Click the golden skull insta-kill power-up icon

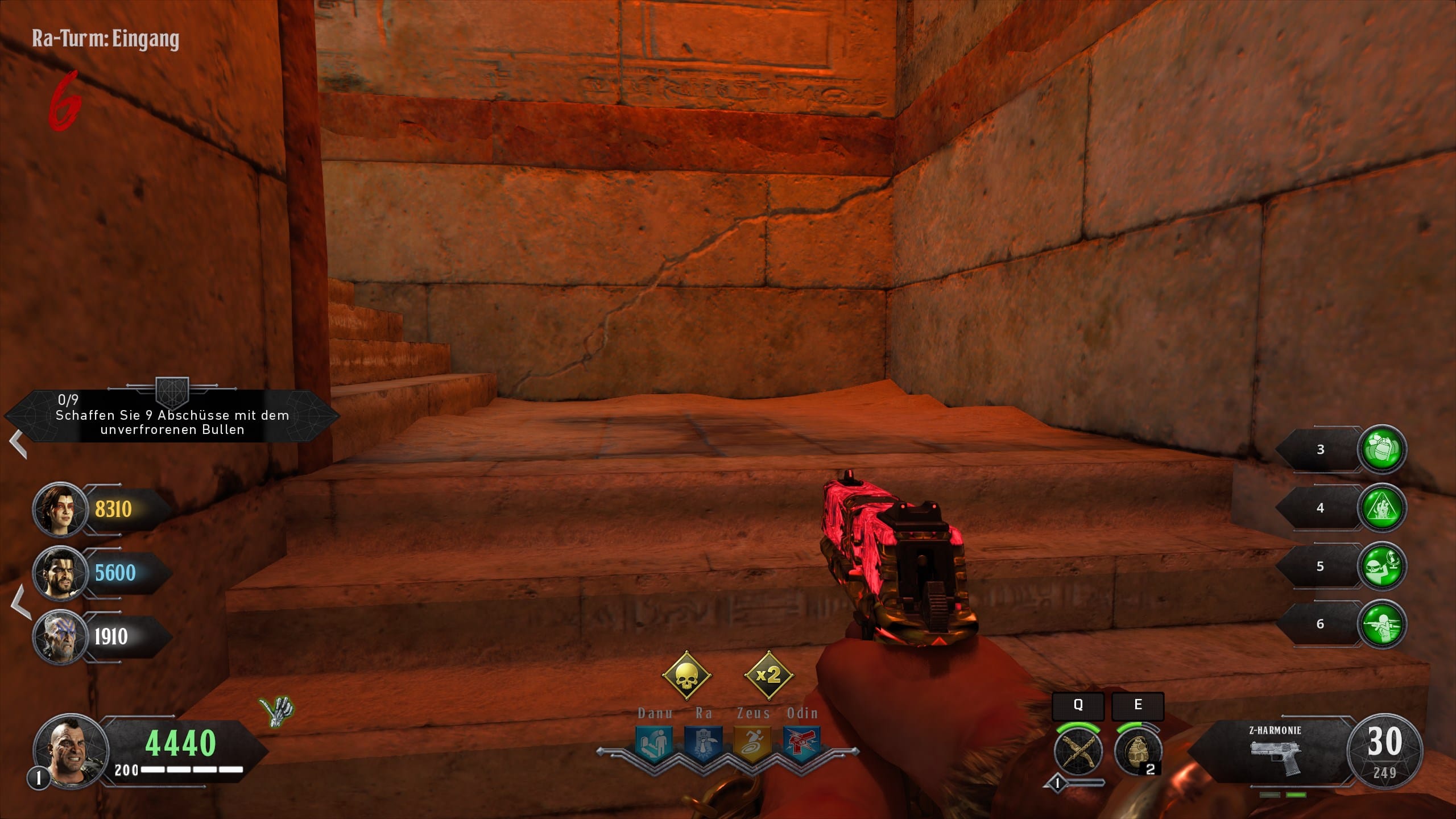686,676
